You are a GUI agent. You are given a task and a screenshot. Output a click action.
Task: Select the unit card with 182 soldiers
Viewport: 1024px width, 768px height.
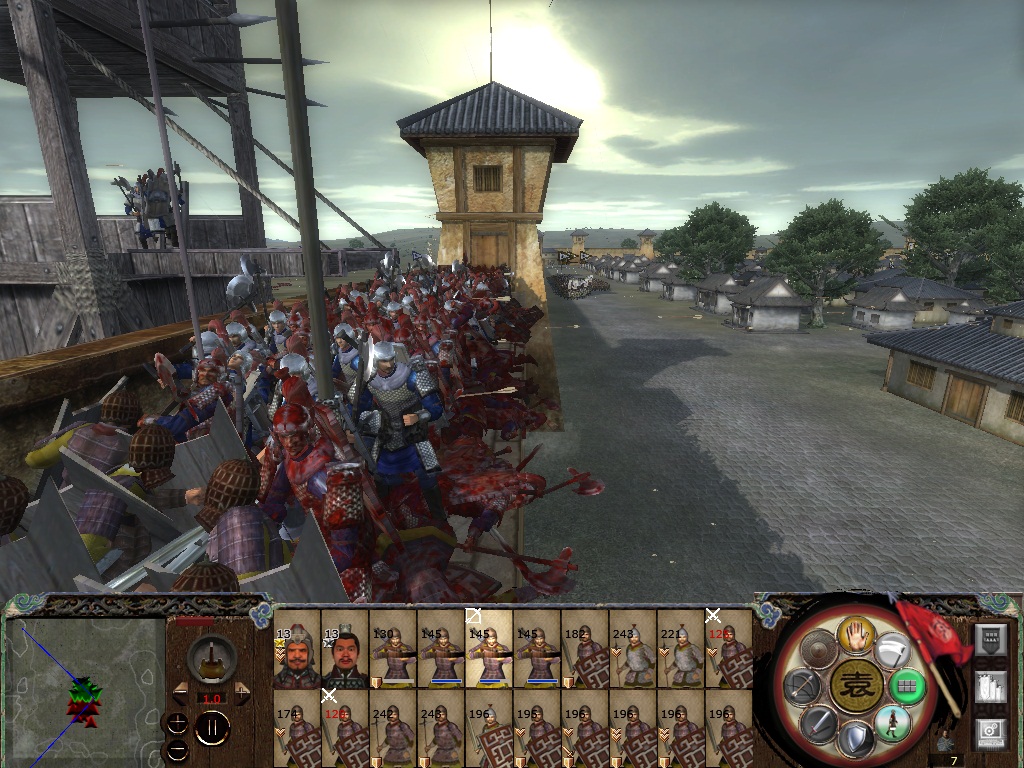coord(584,657)
